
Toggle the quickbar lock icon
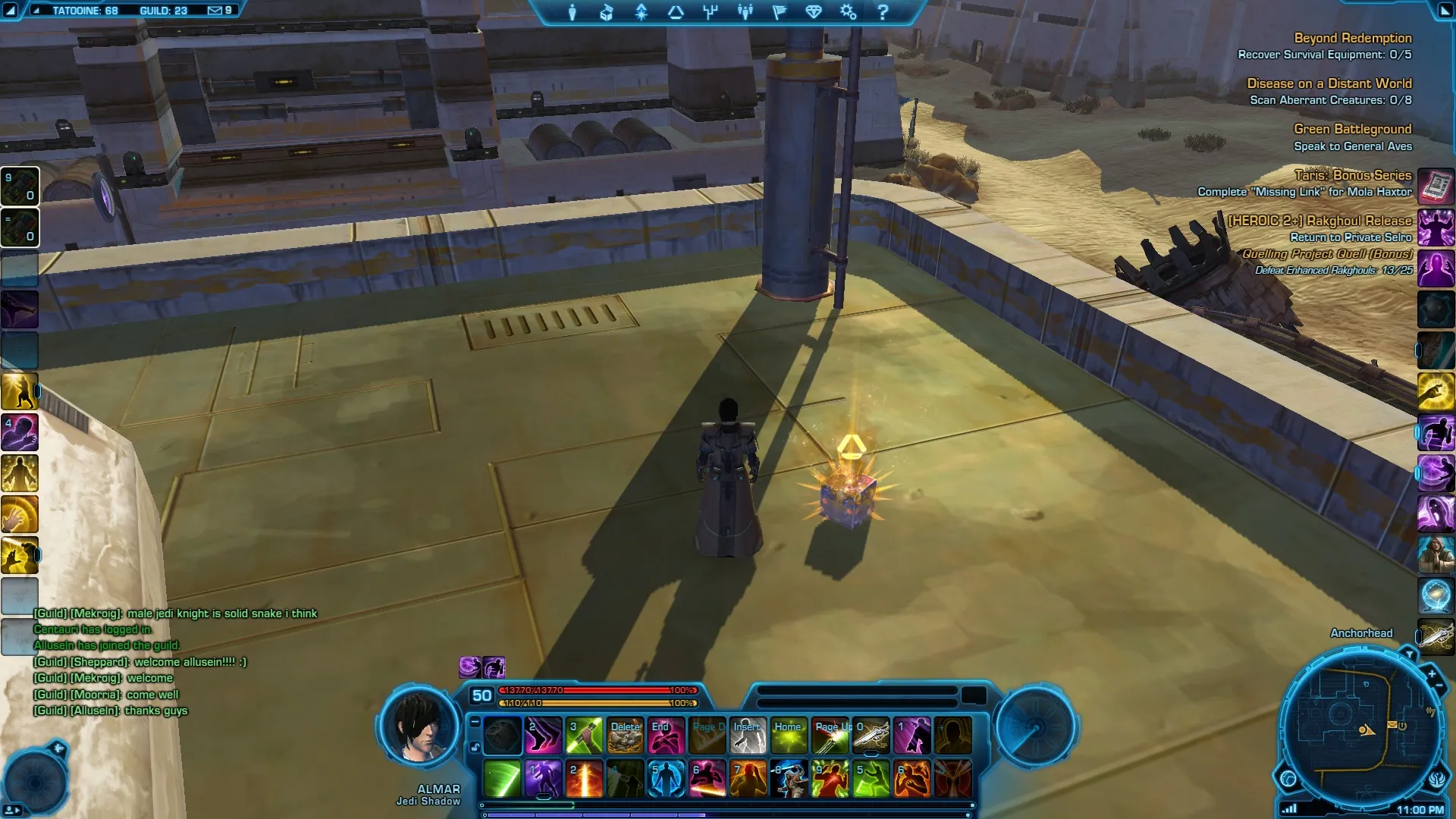475,747
